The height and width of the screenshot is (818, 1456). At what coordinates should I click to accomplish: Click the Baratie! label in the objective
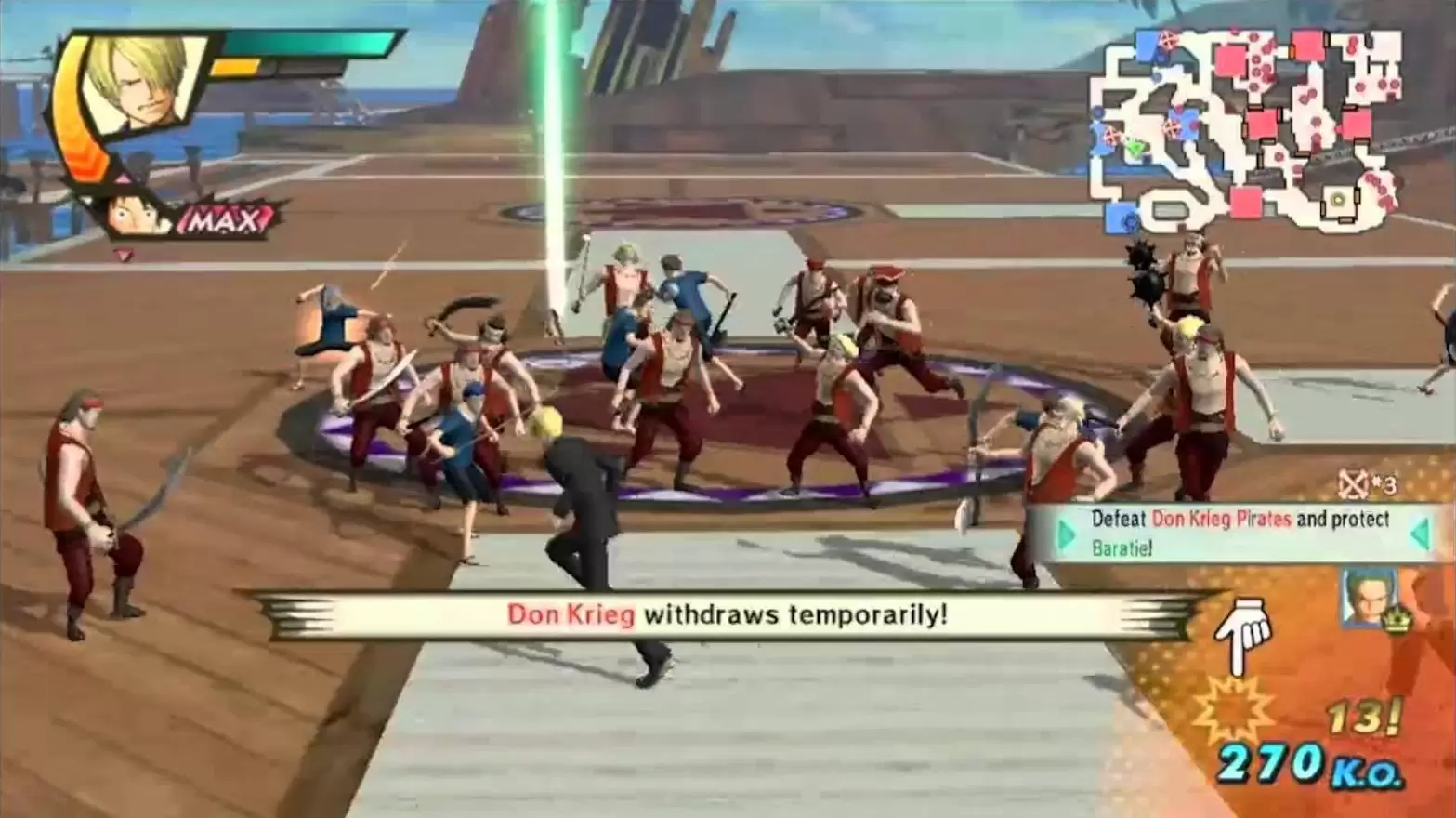click(x=1121, y=550)
